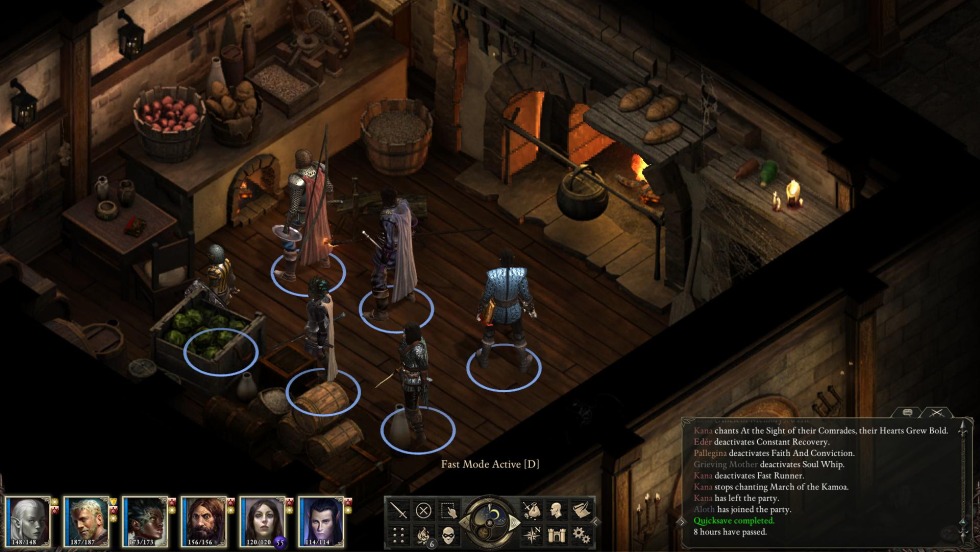Image resolution: width=980 pixels, height=552 pixels.
Task: Switch to the crossed-swords combat log tab
Action: point(936,412)
